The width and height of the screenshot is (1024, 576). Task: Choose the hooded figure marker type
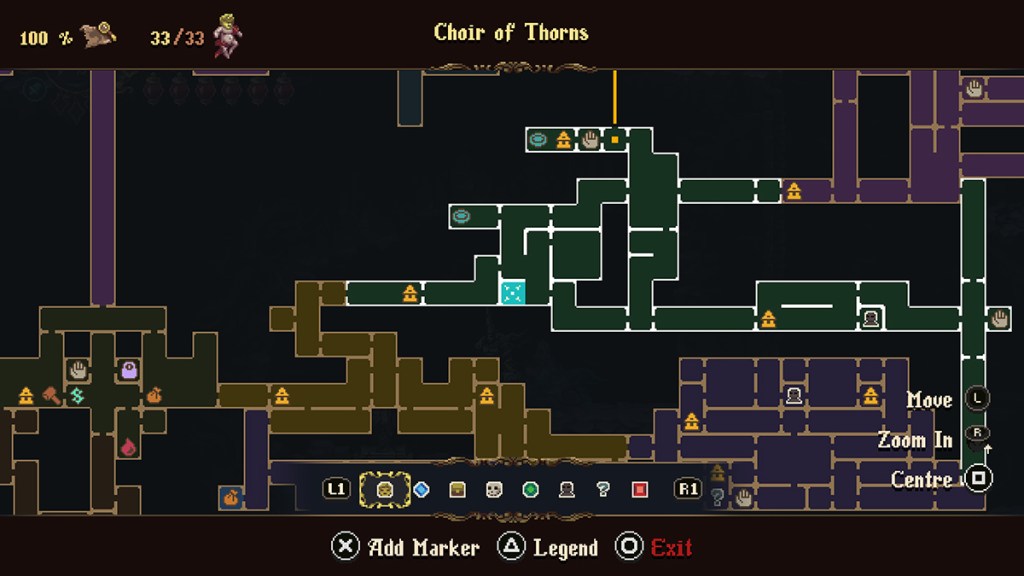[566, 490]
